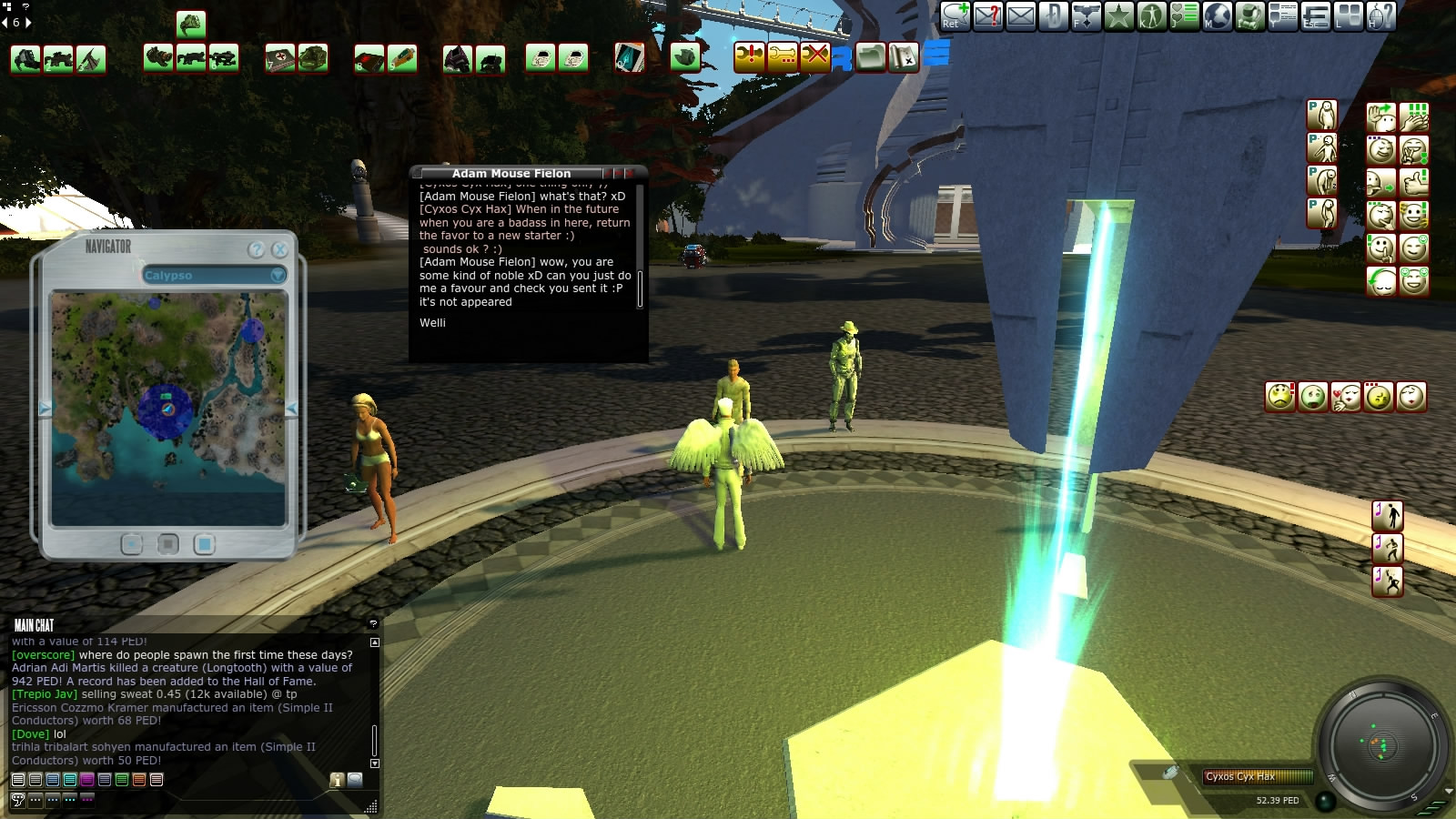Trigger the clapping hands emote
This screenshot has width=1456, height=819.
(x=1413, y=116)
